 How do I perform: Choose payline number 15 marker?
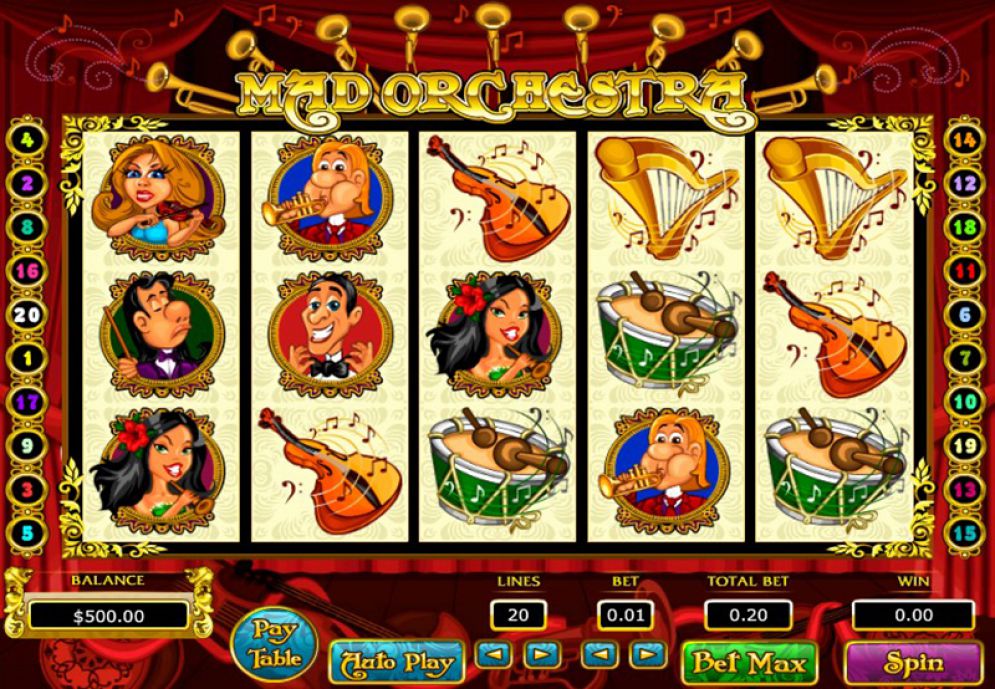[964, 532]
